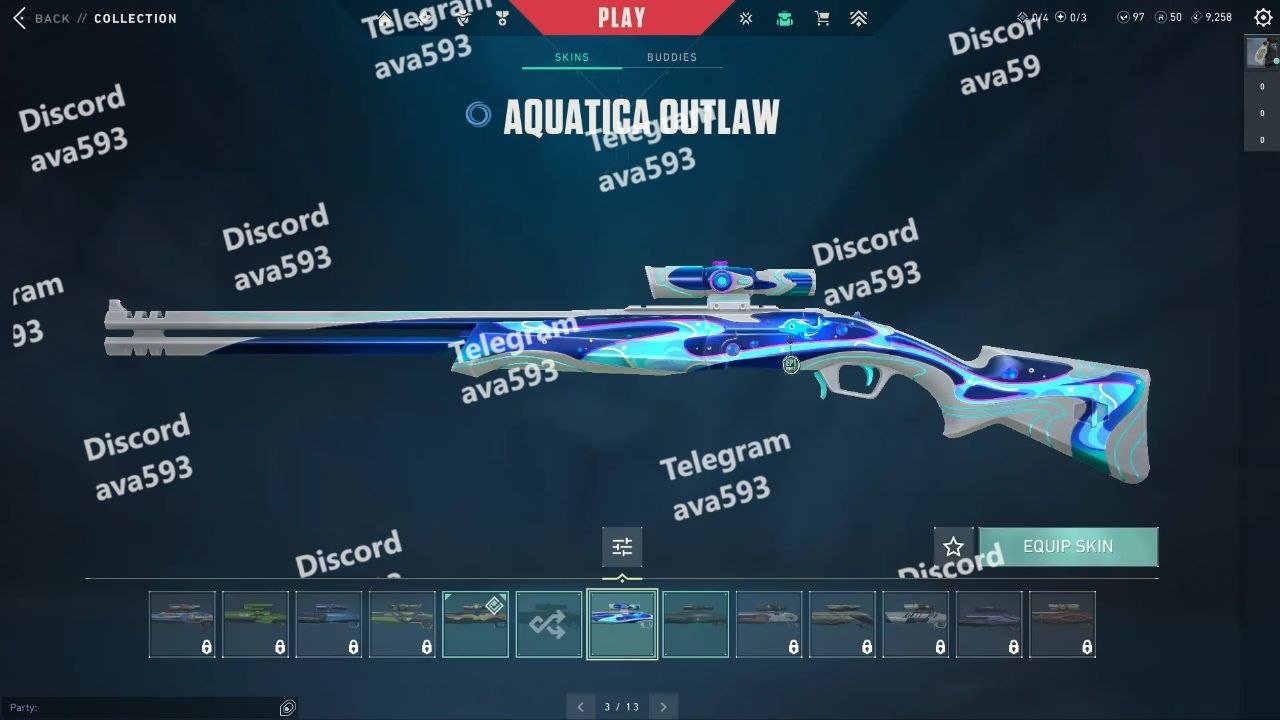1280x720 pixels.
Task: Choose the green locked Outlaw skin
Action: pos(255,624)
